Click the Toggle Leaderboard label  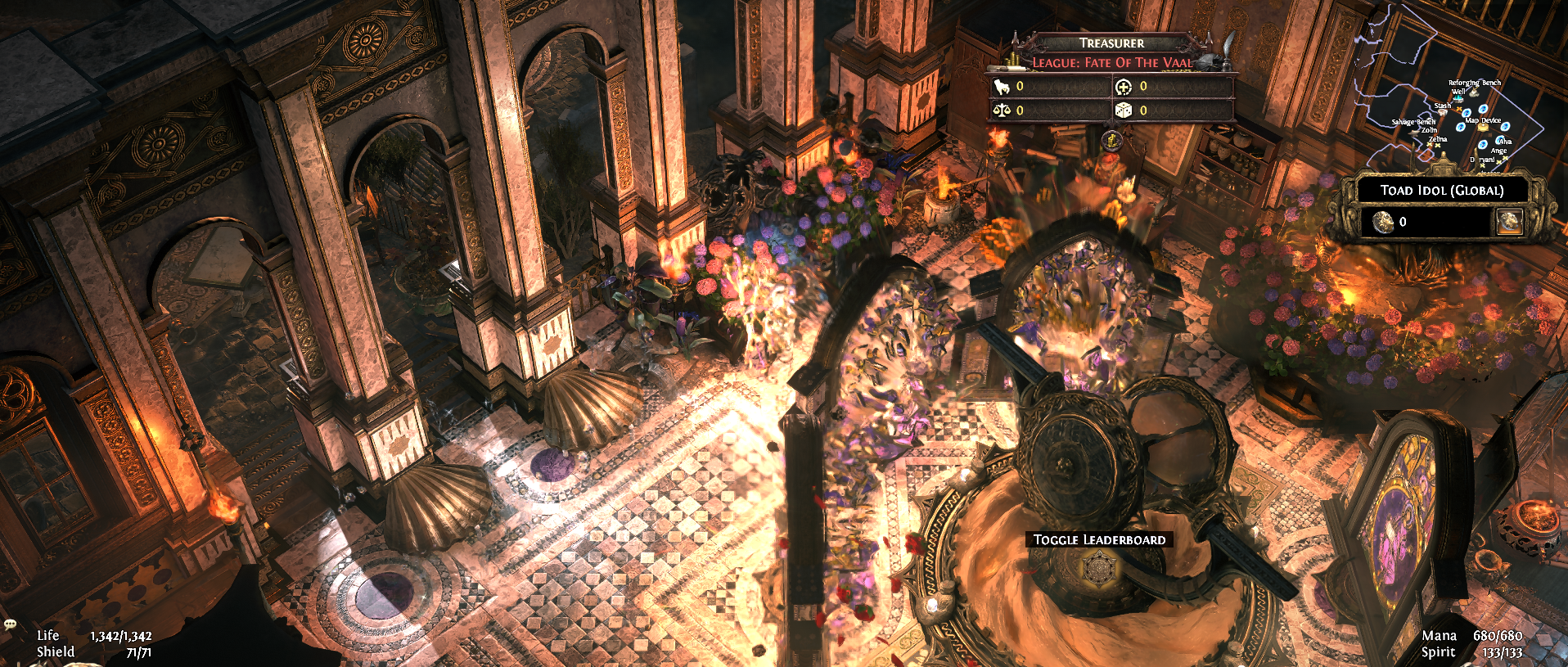1099,539
